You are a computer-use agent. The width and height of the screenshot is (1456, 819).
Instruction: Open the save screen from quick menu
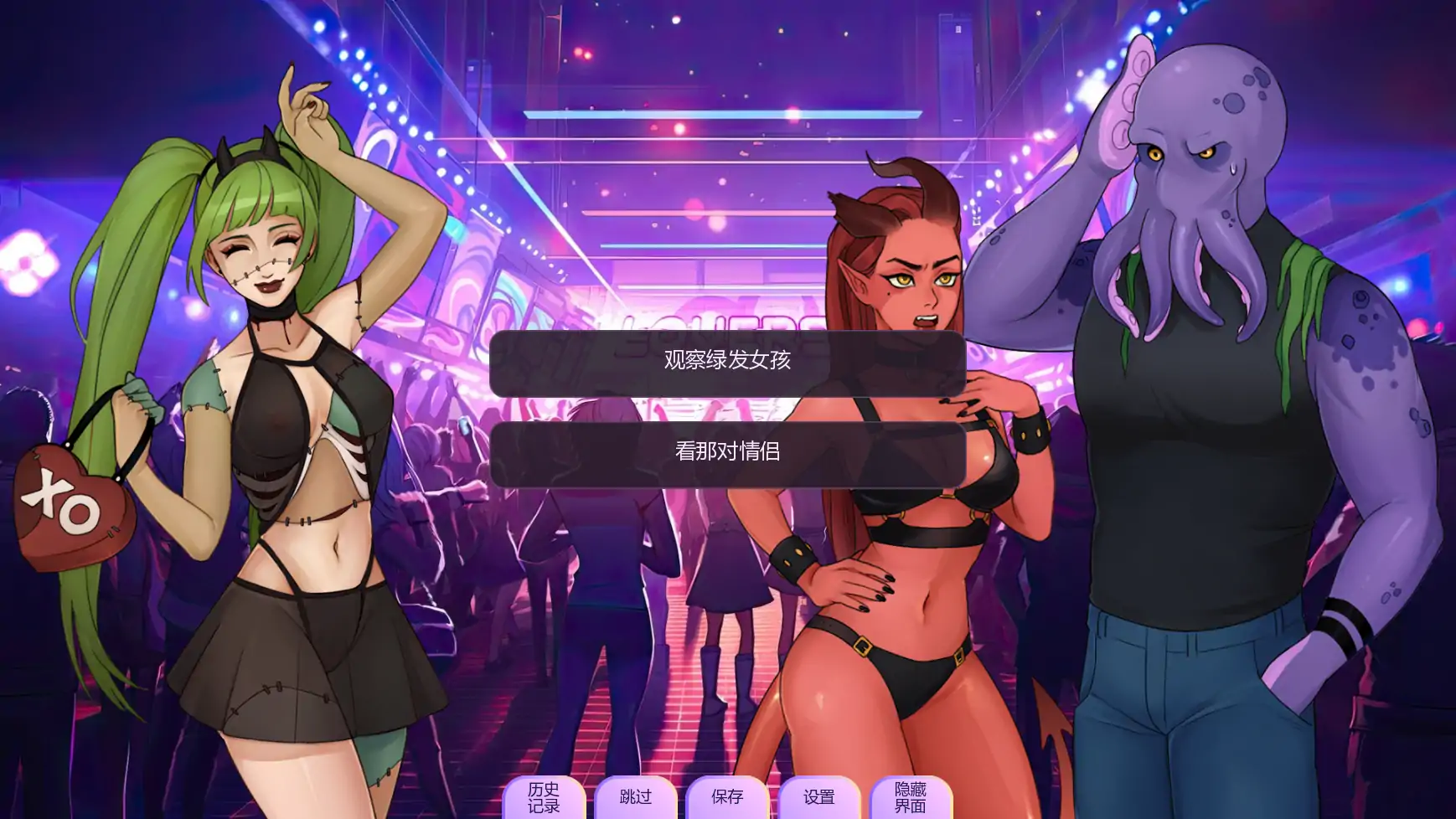(x=727, y=796)
